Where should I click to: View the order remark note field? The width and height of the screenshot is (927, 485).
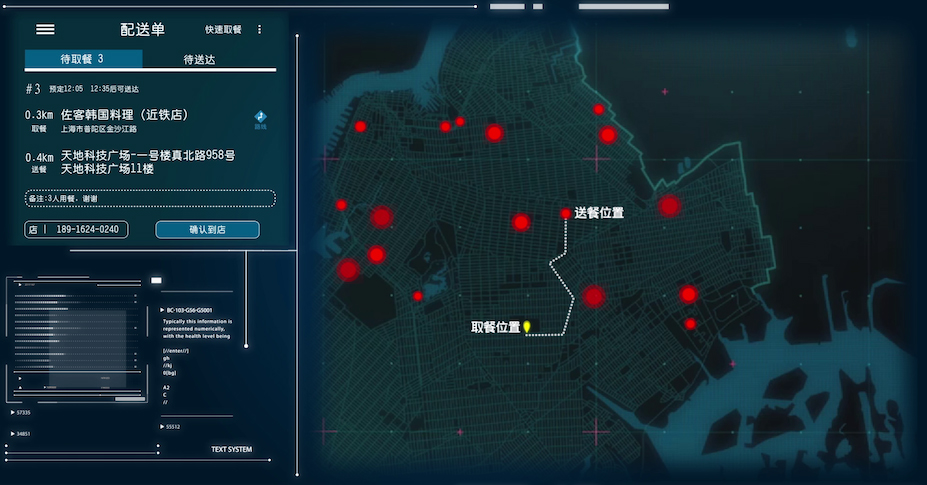tap(149, 199)
